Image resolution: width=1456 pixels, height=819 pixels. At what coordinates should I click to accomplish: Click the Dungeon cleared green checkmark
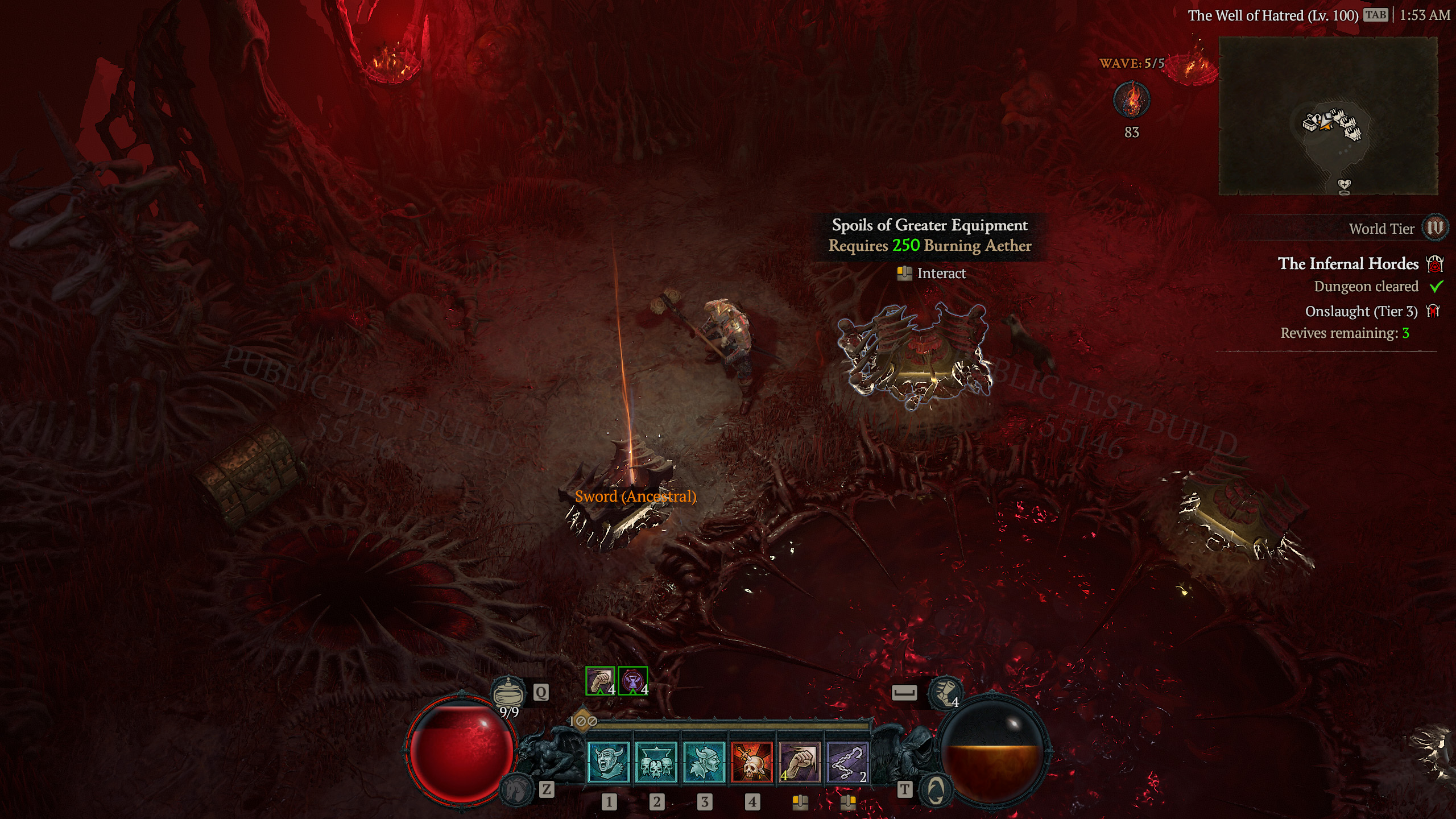[x=1440, y=287]
